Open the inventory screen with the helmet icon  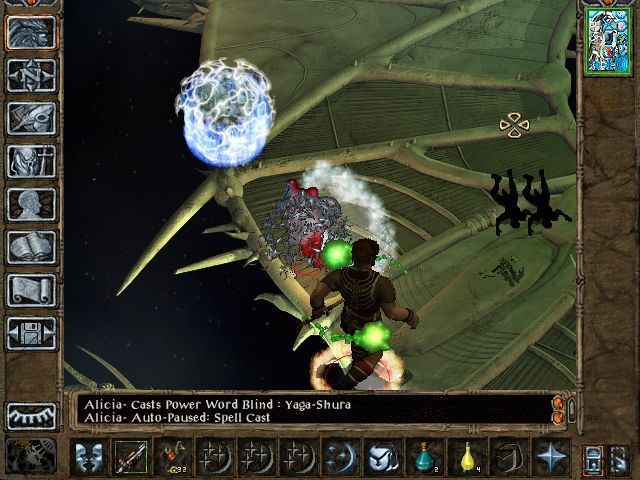31,161
